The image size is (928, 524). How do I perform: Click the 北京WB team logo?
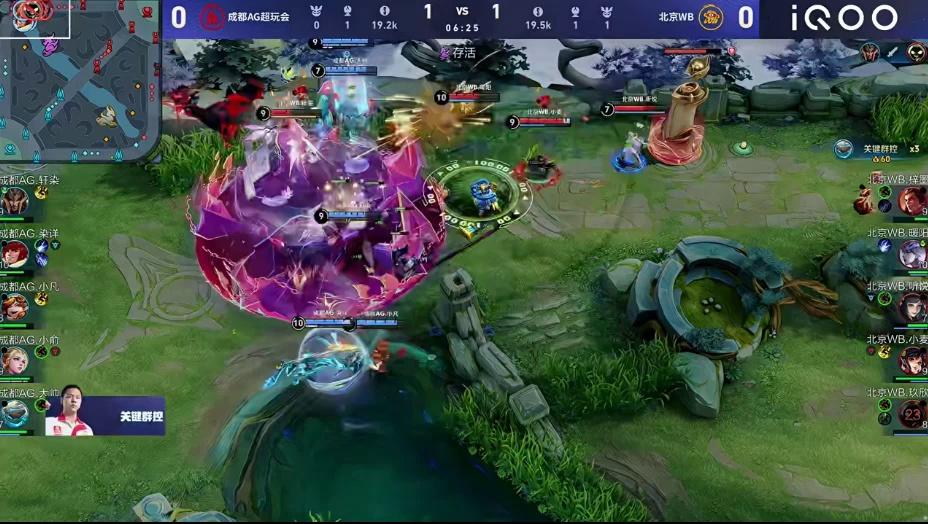711,17
